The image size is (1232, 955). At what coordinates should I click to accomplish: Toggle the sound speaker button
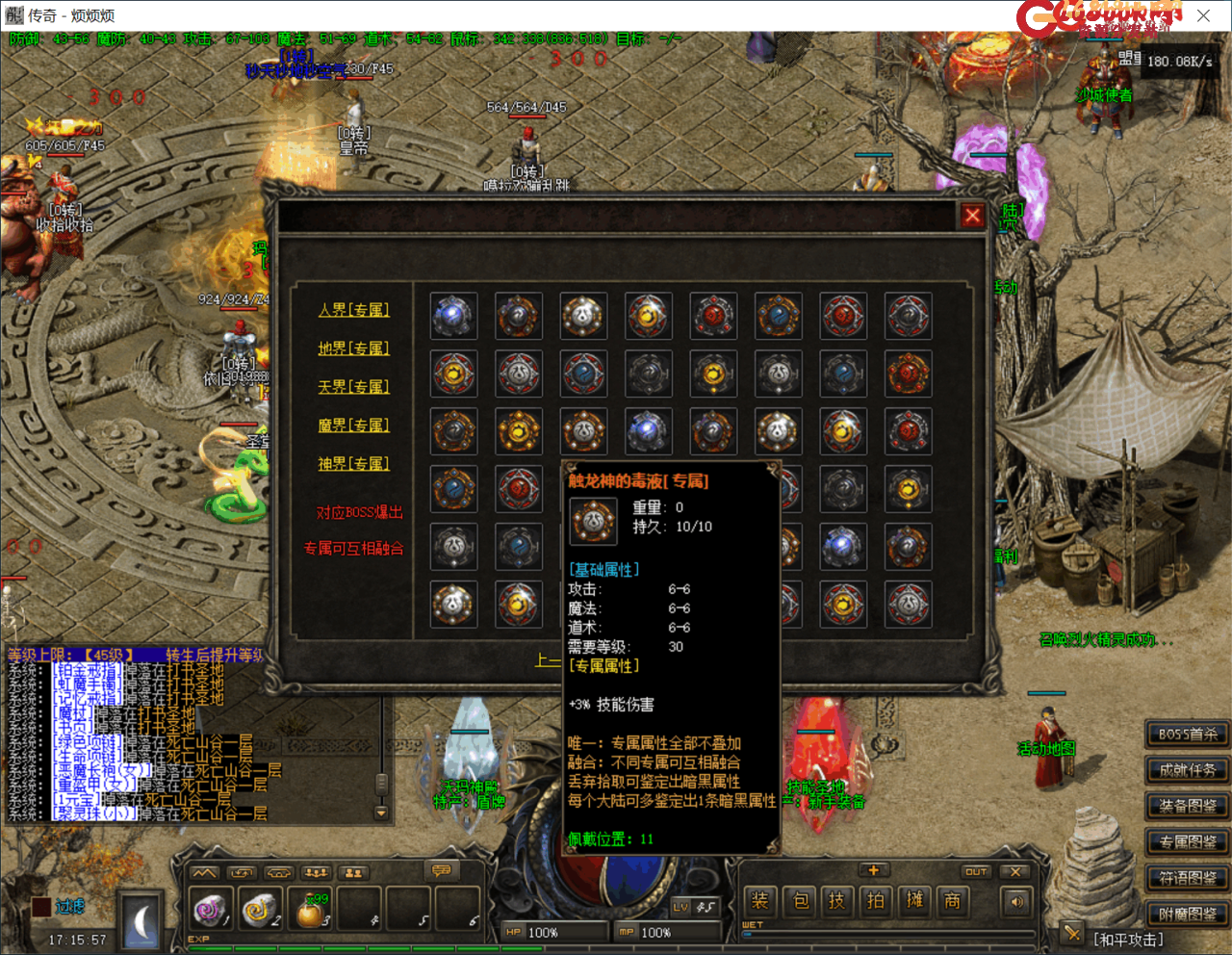coord(1016,902)
